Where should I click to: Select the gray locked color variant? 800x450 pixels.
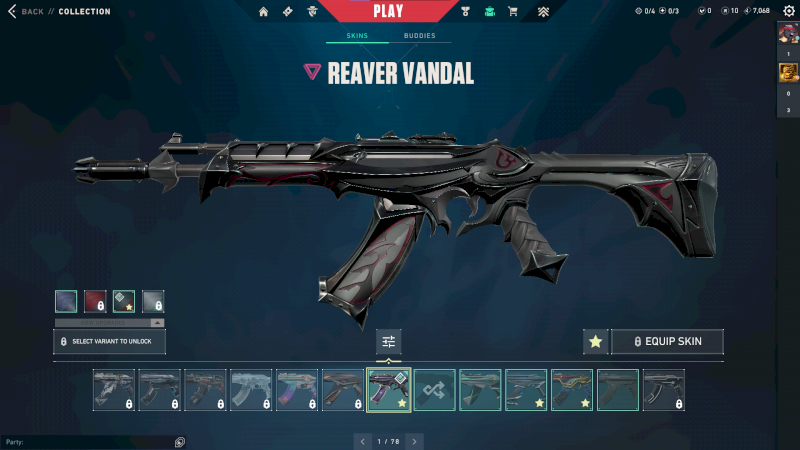153,301
